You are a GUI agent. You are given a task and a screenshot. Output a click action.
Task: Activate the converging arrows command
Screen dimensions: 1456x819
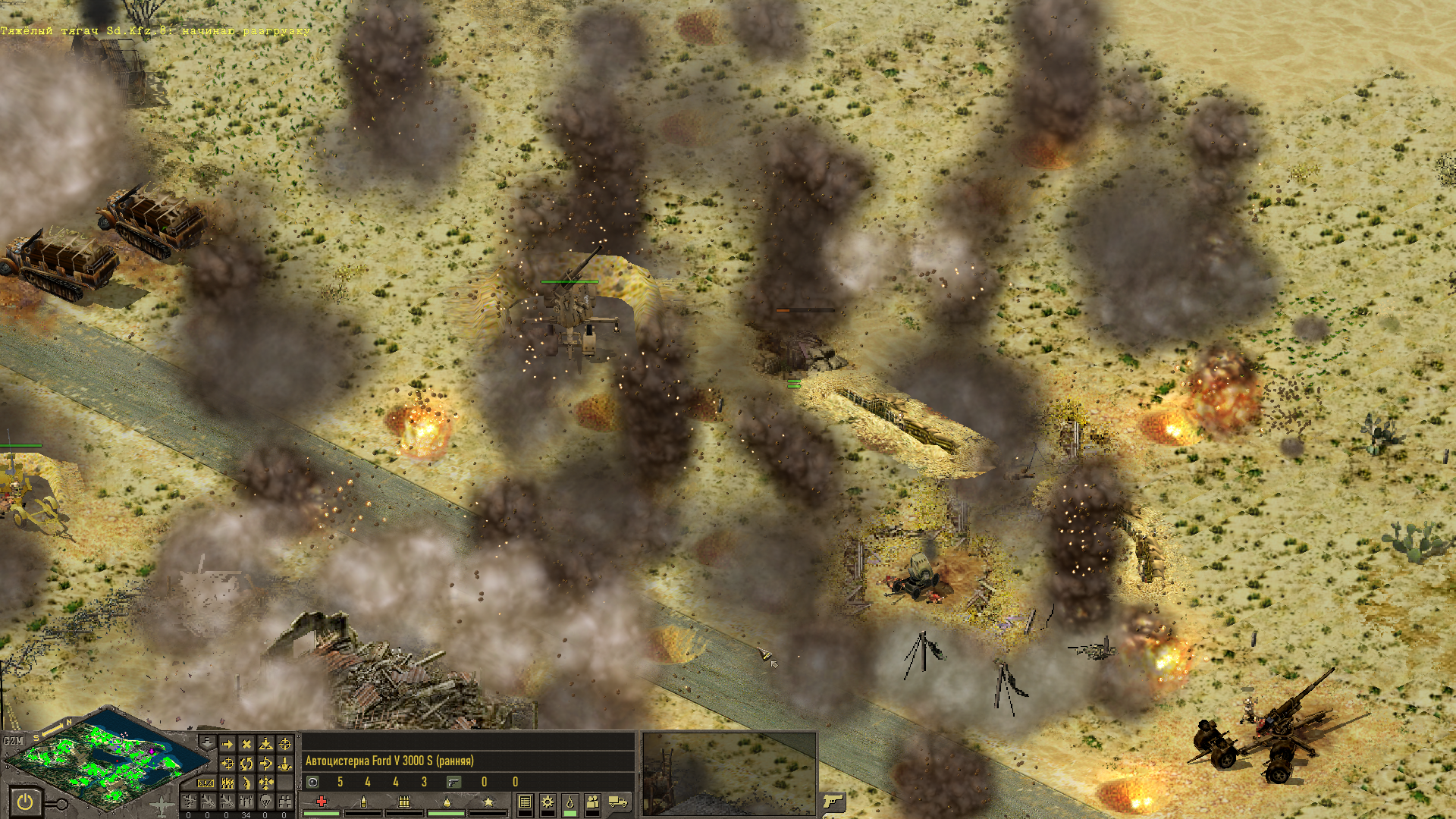tap(265, 783)
